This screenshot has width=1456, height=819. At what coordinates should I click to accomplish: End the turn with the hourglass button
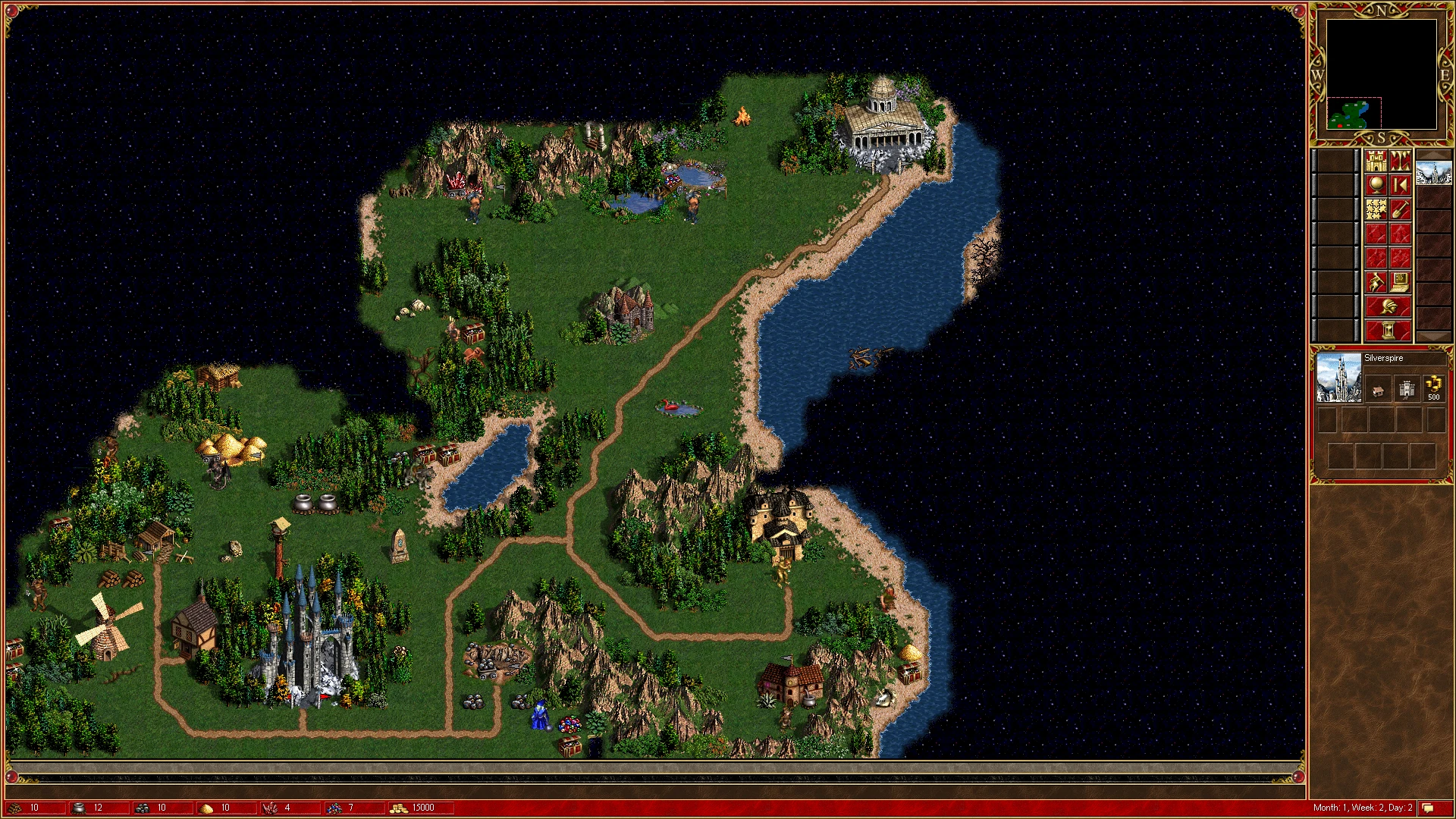[1388, 331]
